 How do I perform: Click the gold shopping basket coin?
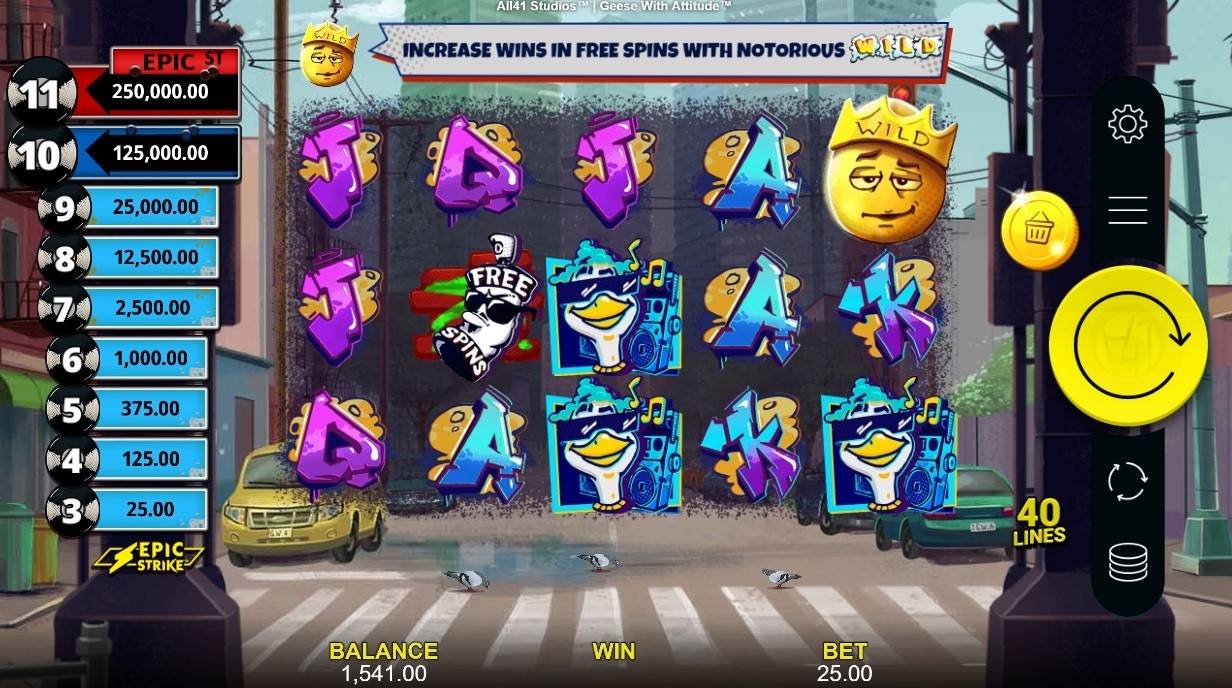1039,231
